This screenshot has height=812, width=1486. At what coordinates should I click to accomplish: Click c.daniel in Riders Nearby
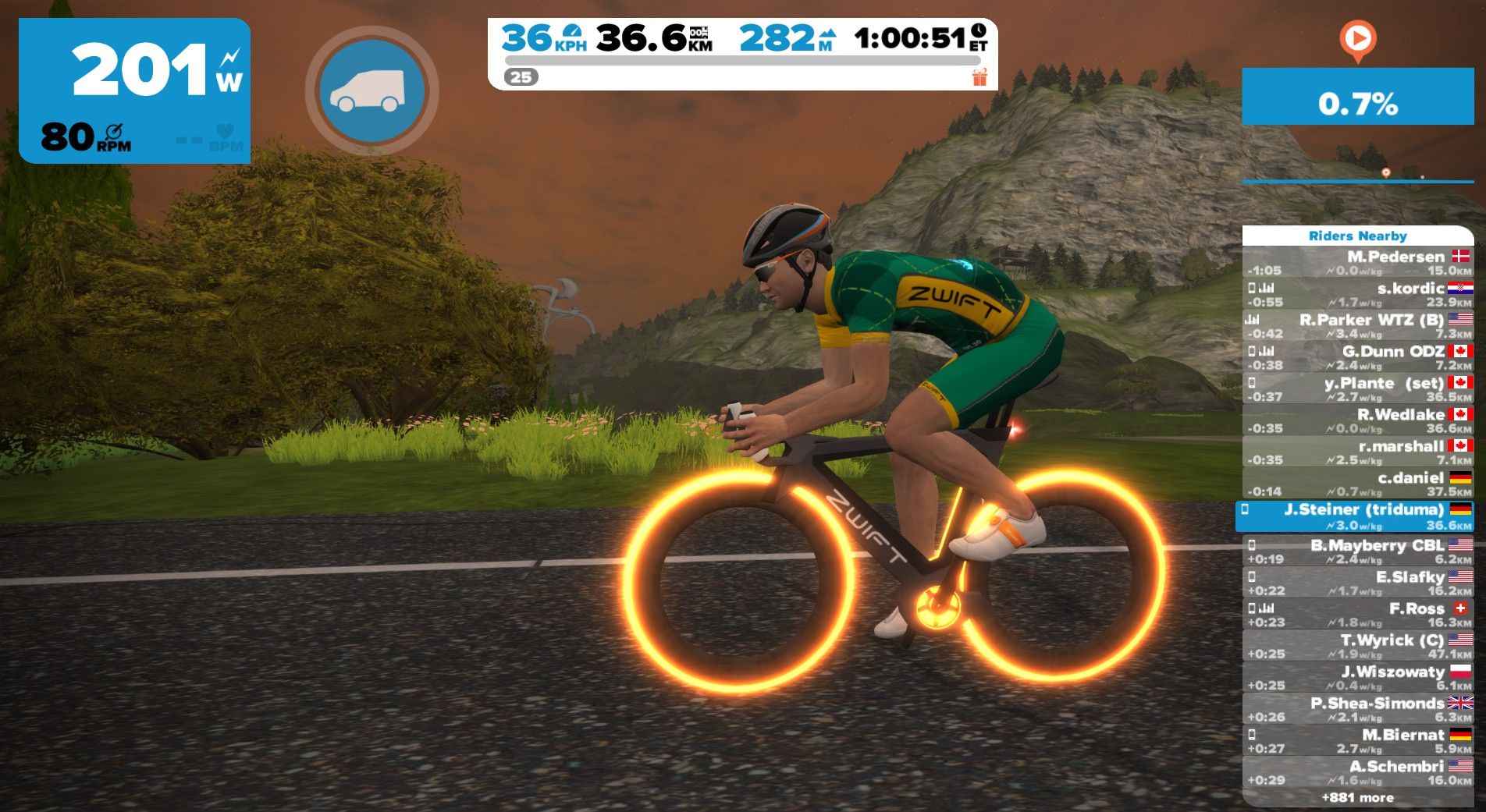tap(1357, 484)
